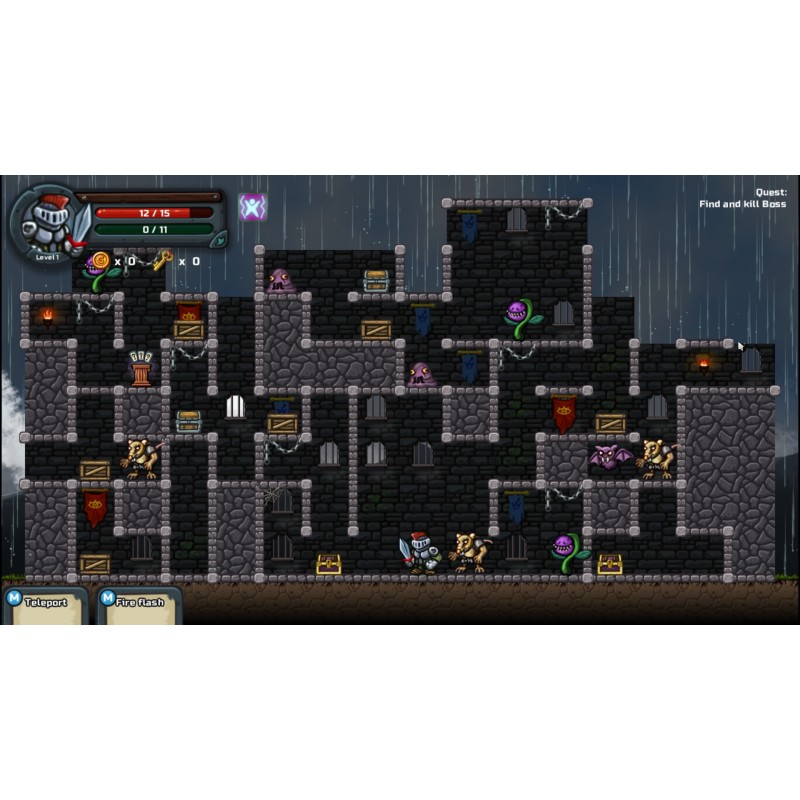Cast the Fire flash spell card
Image resolution: width=800 pixels, height=800 pixels.
click(x=139, y=605)
